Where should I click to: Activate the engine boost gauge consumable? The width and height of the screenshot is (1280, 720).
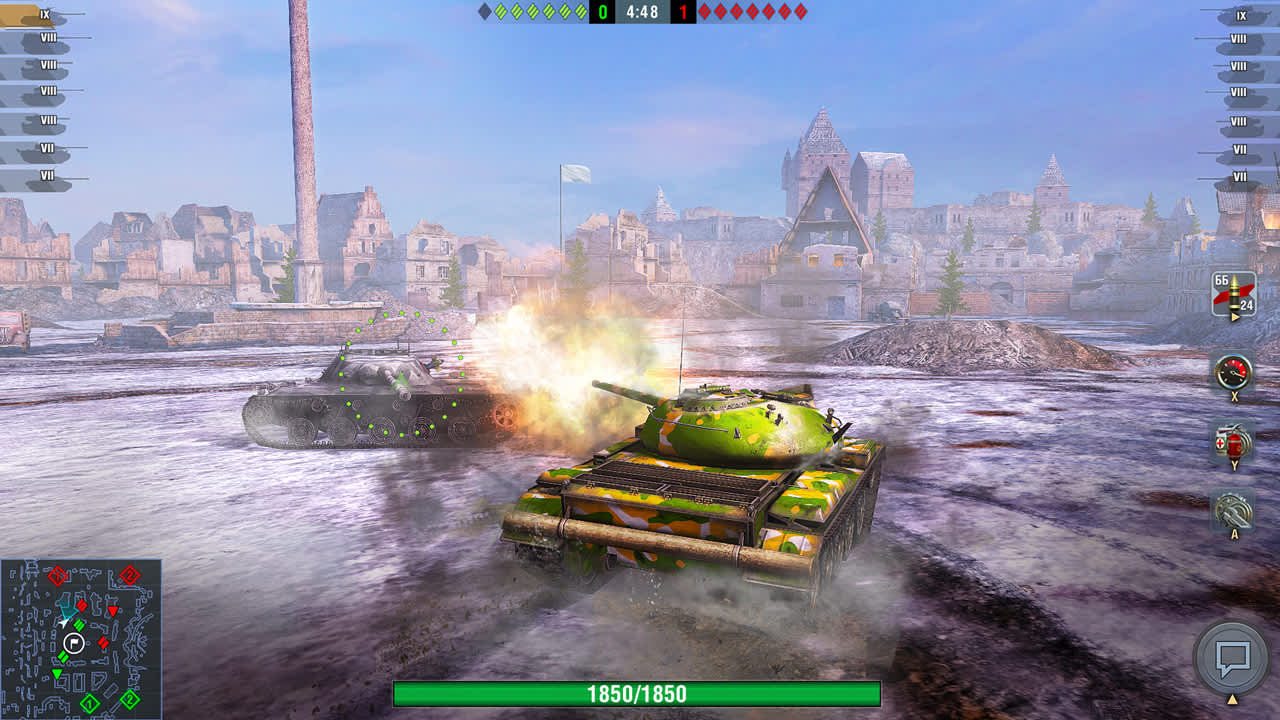pos(1232,372)
